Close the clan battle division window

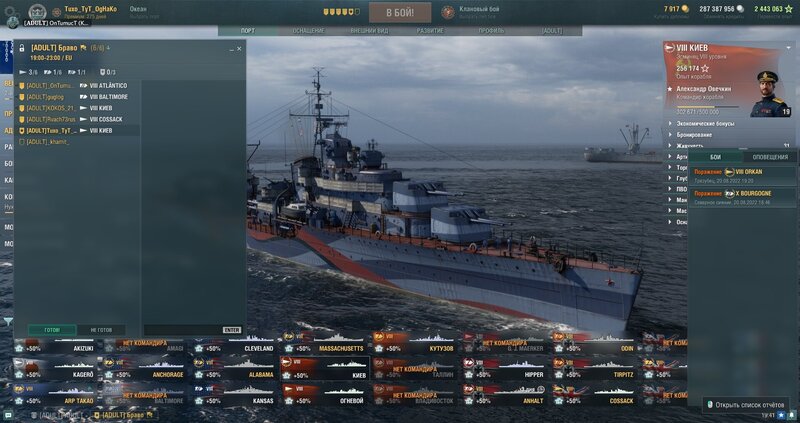239,48
